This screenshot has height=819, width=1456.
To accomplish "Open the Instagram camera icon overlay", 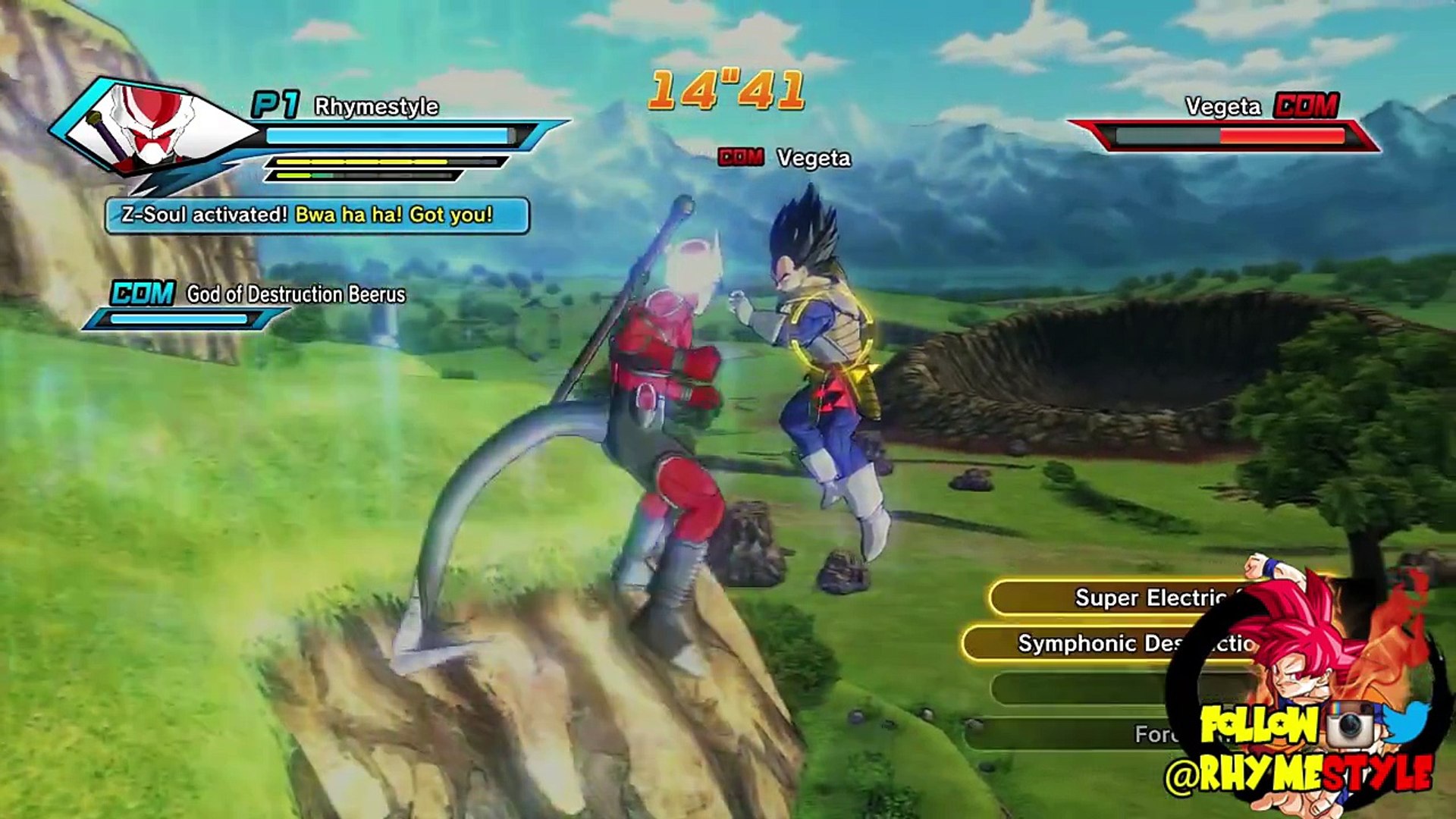I will [x=1351, y=724].
